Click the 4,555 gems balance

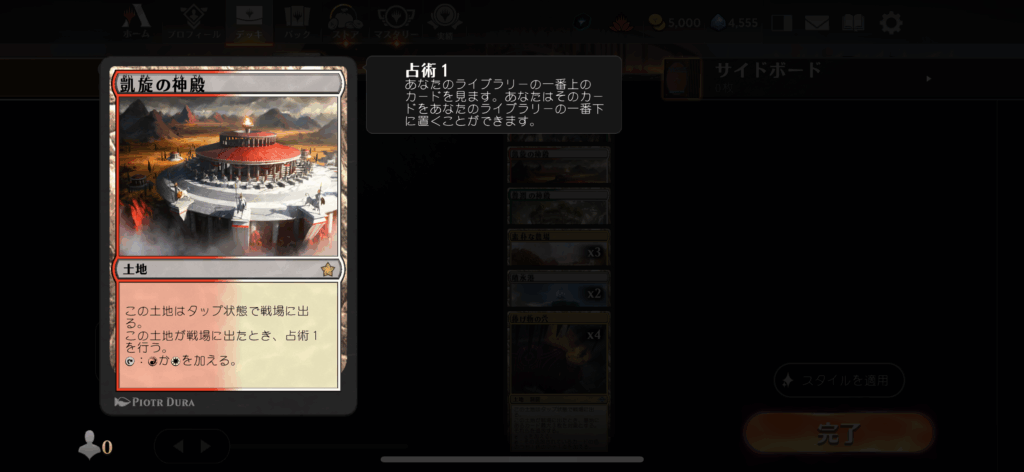click(733, 22)
